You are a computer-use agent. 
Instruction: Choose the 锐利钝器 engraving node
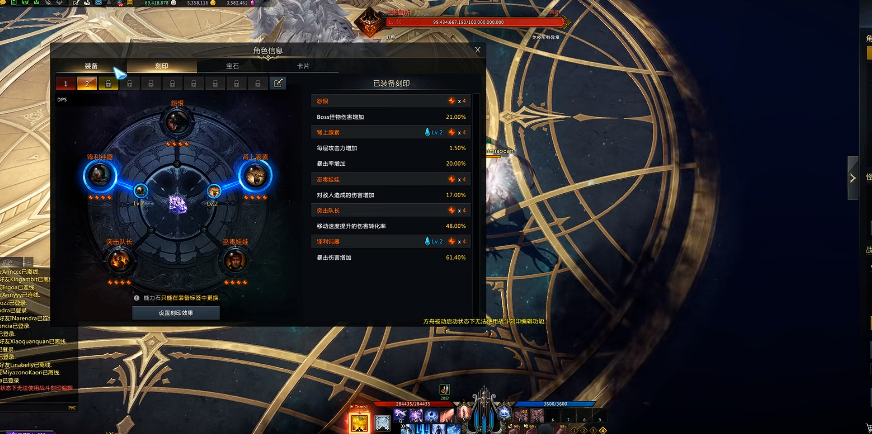99,174
